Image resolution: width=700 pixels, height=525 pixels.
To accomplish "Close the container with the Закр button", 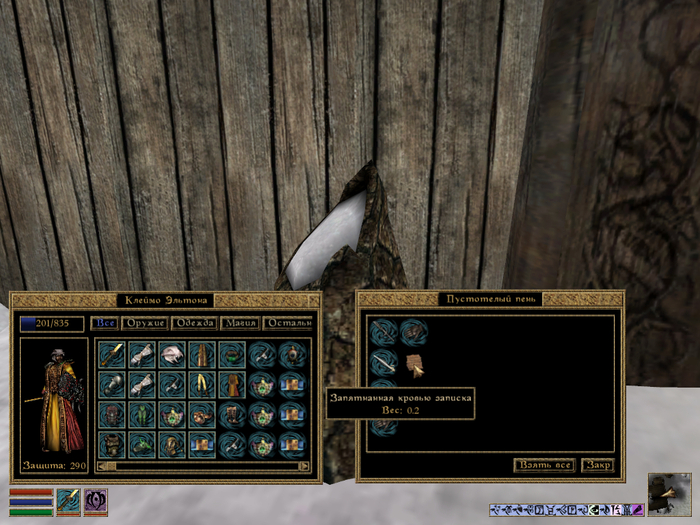I will (598, 465).
